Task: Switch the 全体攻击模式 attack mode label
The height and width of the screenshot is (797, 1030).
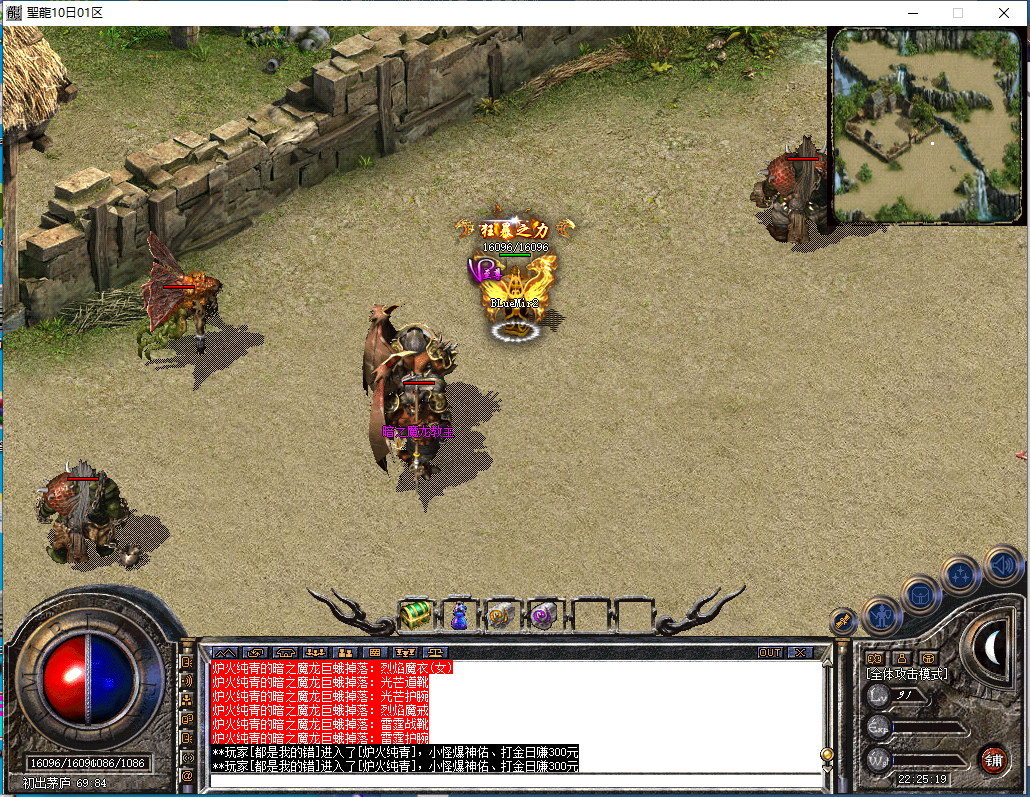Action: coord(906,674)
